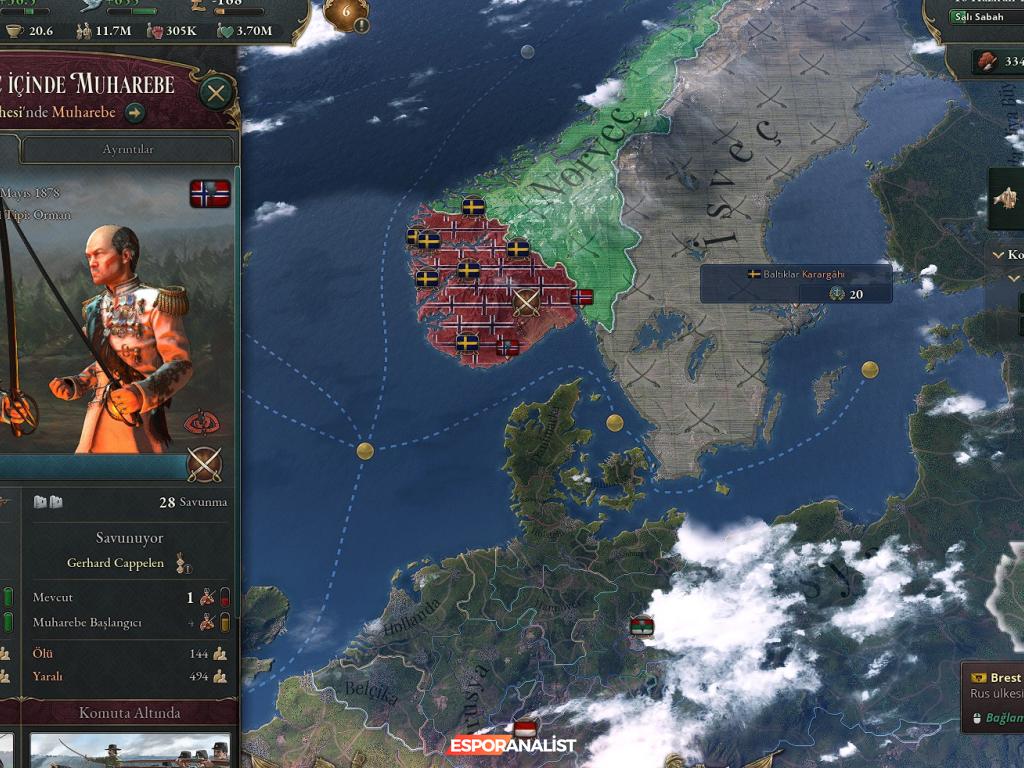This screenshot has height=768, width=1024.
Task: Open the notification badge showing 6
Action: tap(348, 14)
